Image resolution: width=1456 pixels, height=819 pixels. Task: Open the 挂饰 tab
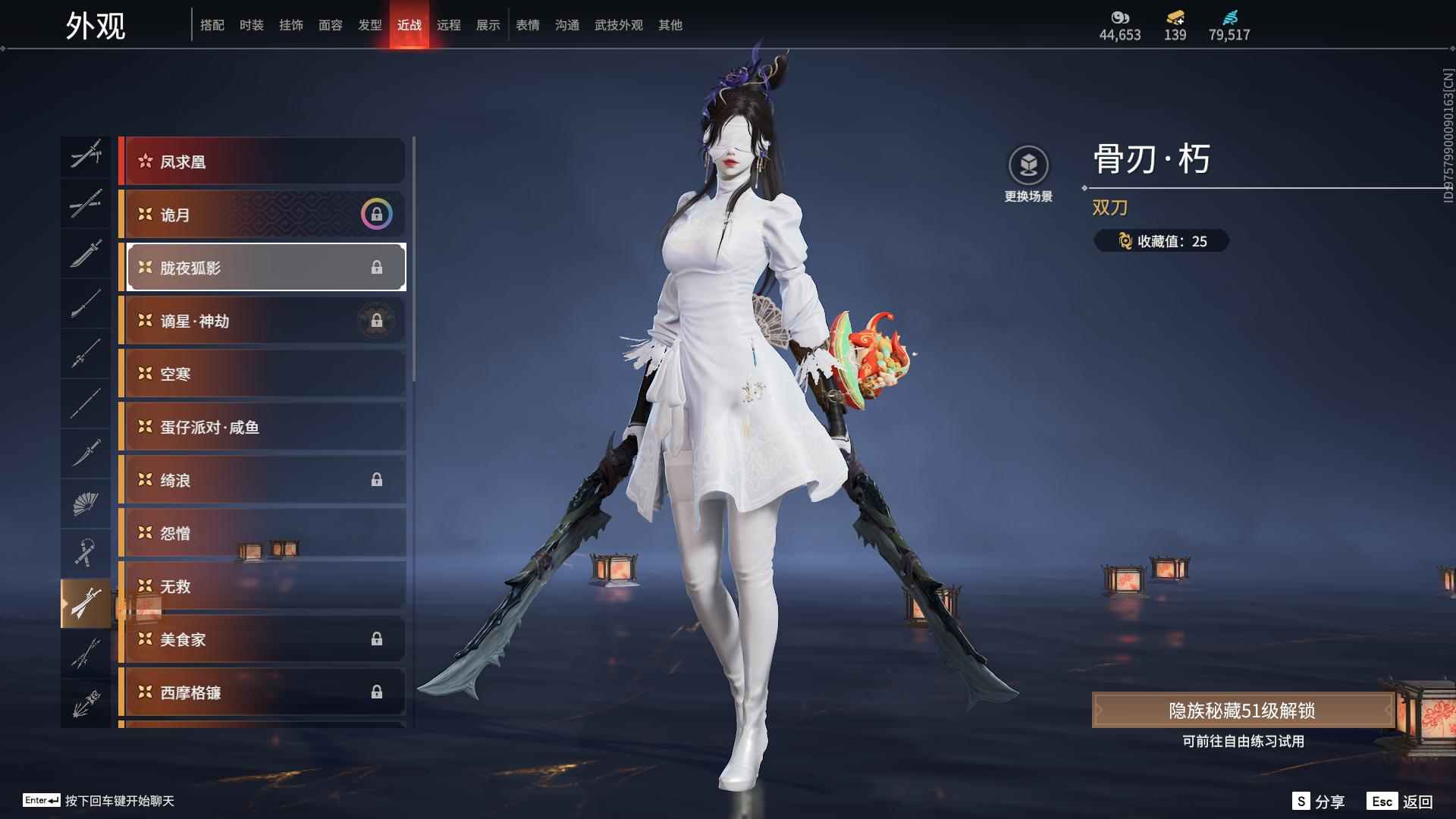pos(290,25)
